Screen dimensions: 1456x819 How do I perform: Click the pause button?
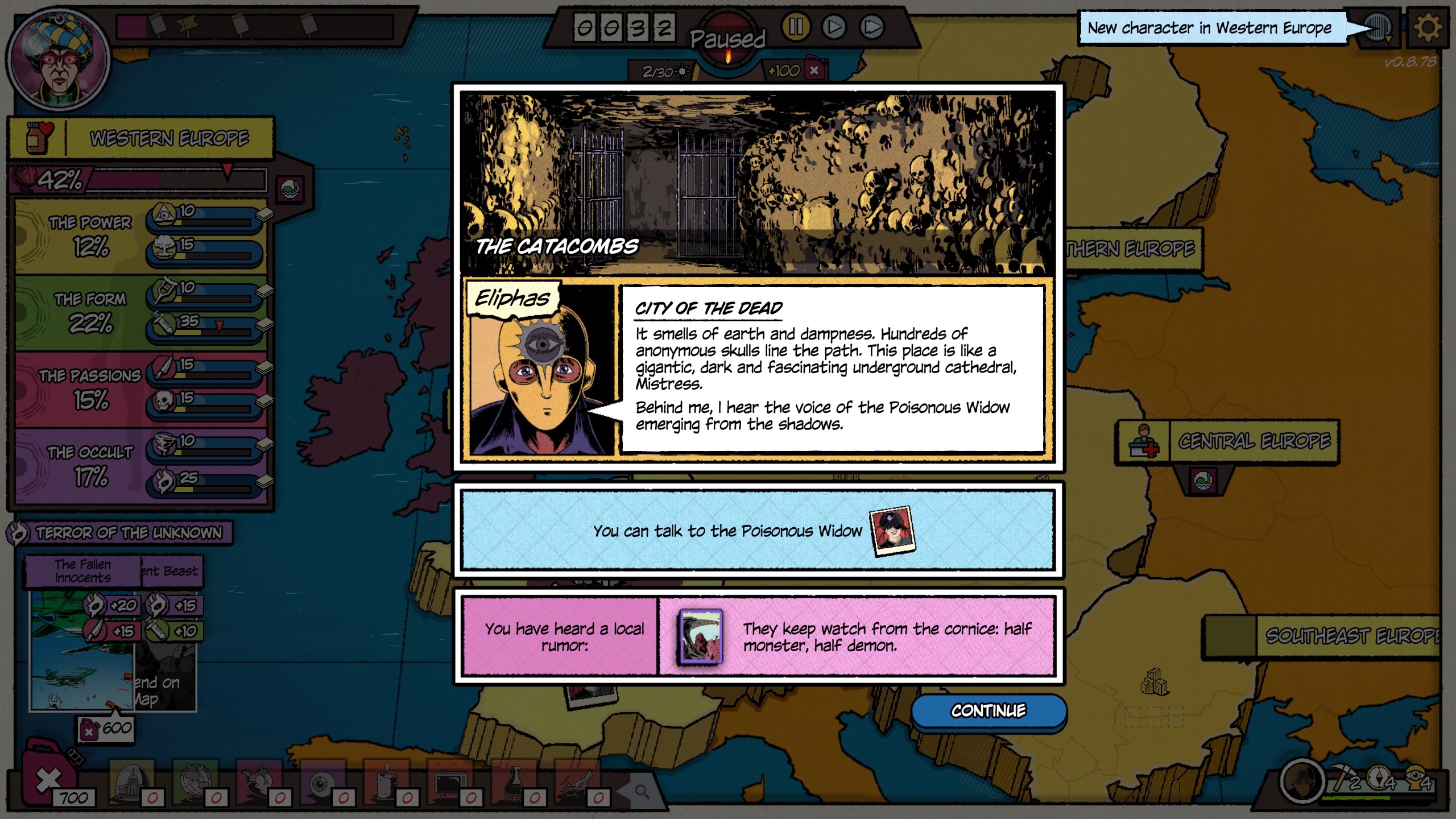point(796,27)
